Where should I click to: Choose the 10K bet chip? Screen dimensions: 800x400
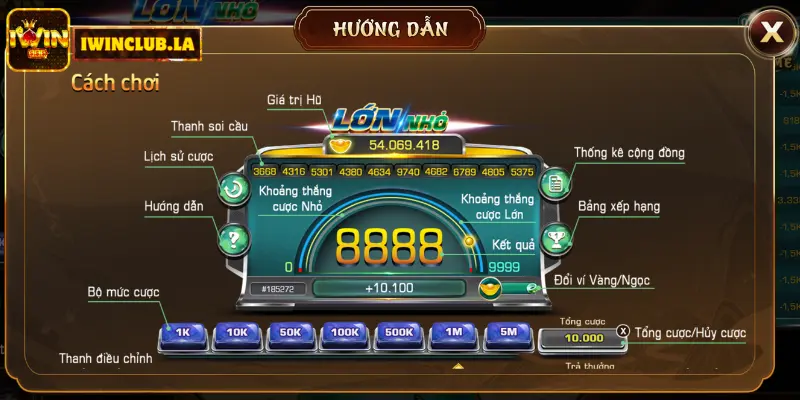tap(237, 332)
